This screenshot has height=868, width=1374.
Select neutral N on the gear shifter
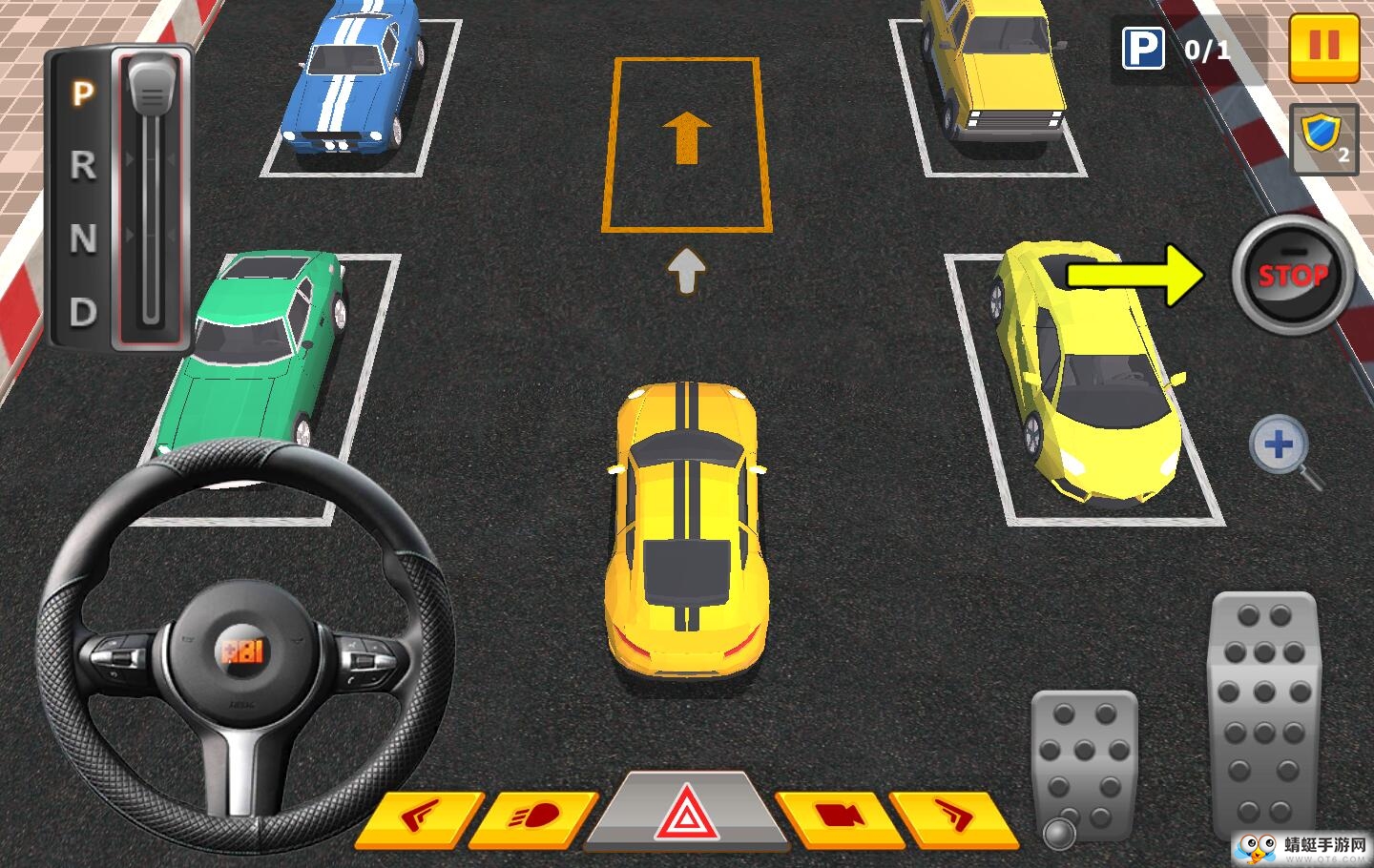[84, 238]
